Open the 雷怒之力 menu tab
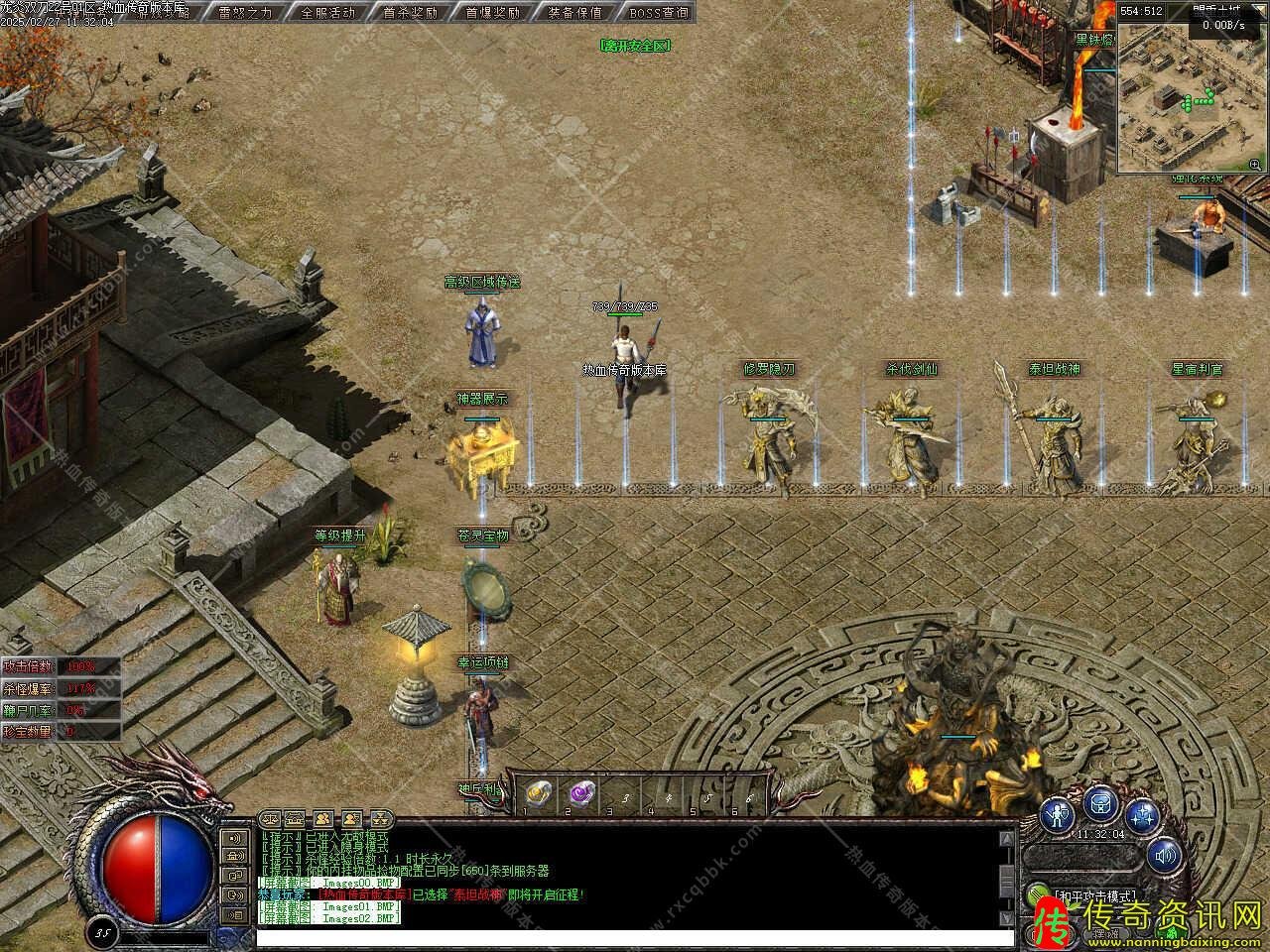1270x952 pixels. (245, 13)
